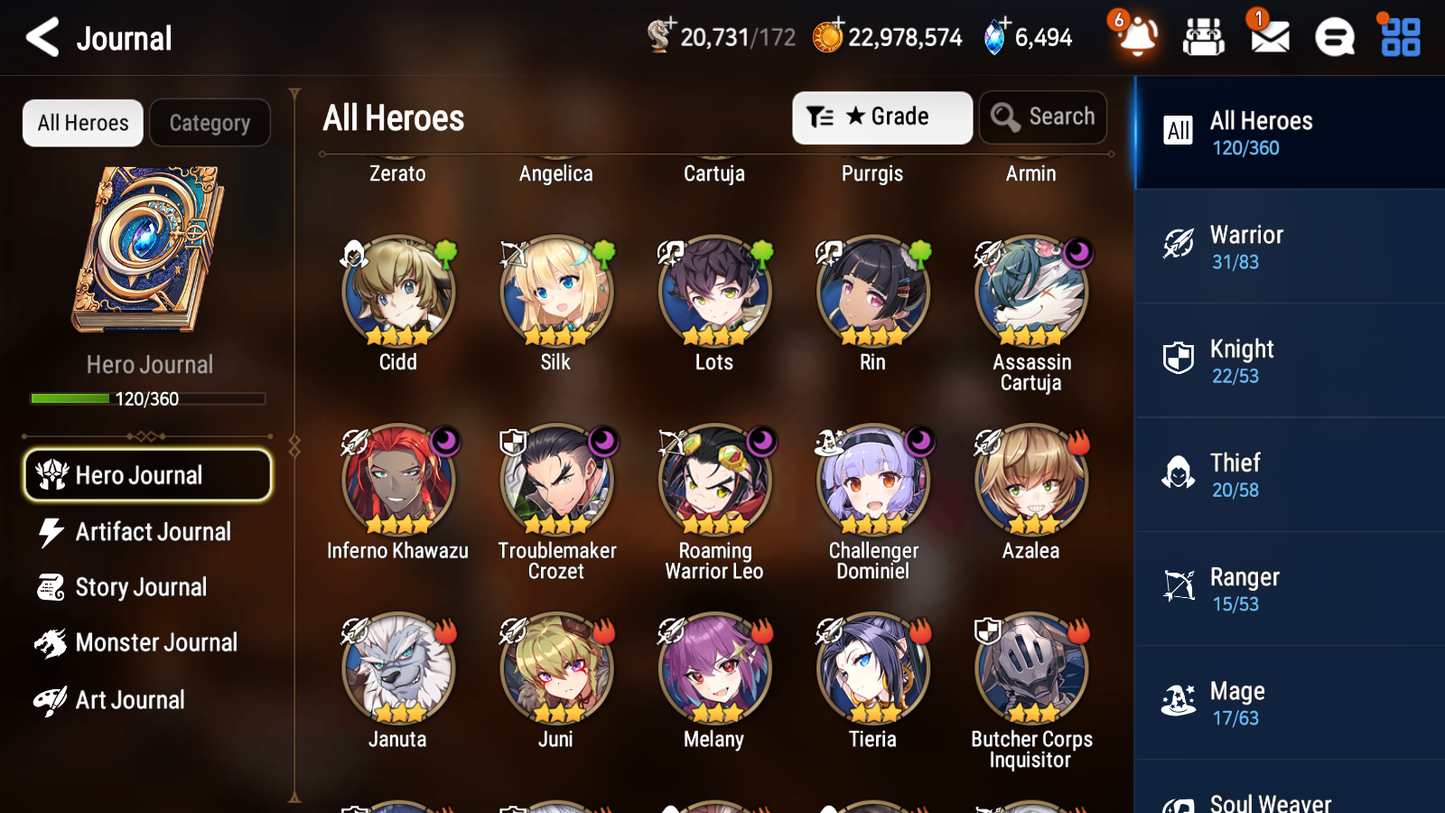Image resolution: width=1445 pixels, height=813 pixels.
Task: Expand the Knight class filter
Action: [x=1289, y=360]
